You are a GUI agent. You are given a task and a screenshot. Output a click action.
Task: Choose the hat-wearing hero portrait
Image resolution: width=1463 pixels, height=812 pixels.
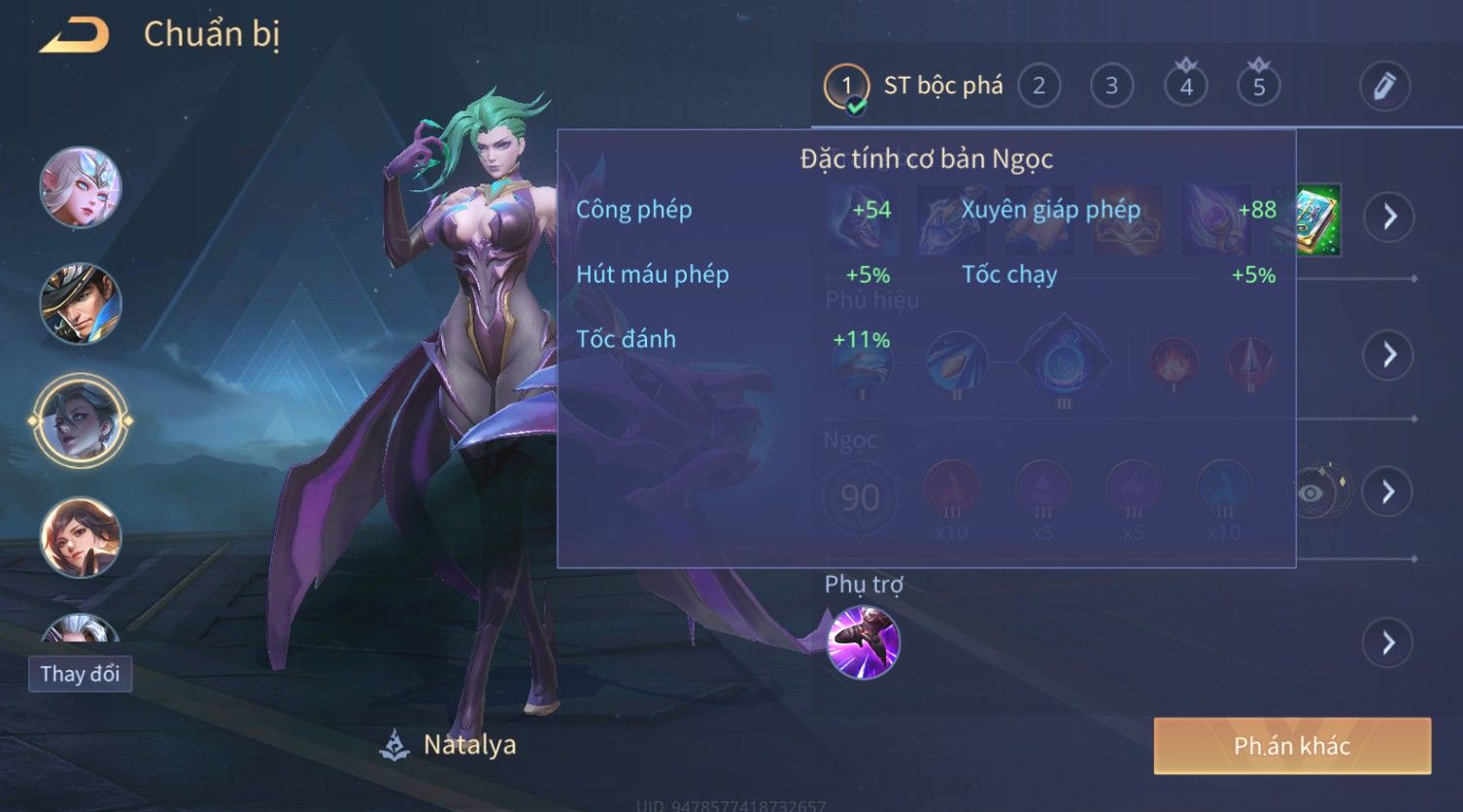tap(80, 303)
